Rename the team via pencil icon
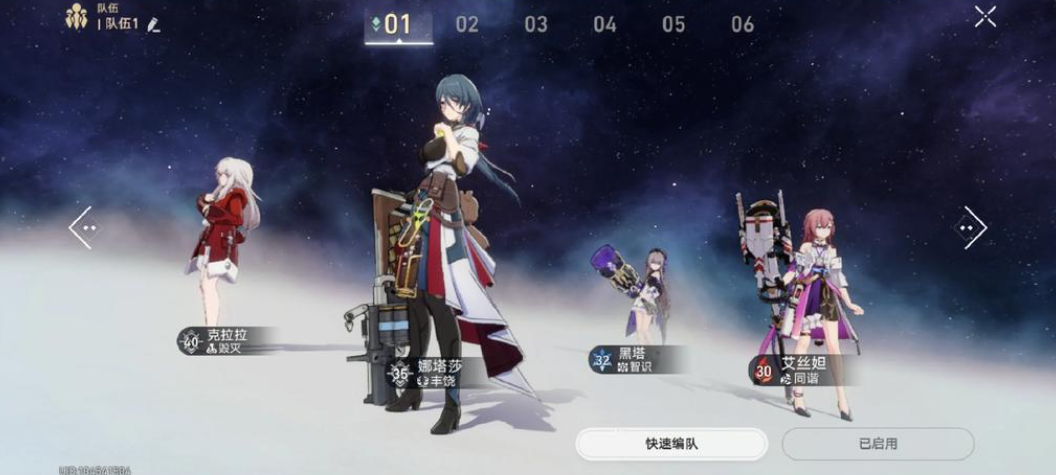 [x=153, y=23]
